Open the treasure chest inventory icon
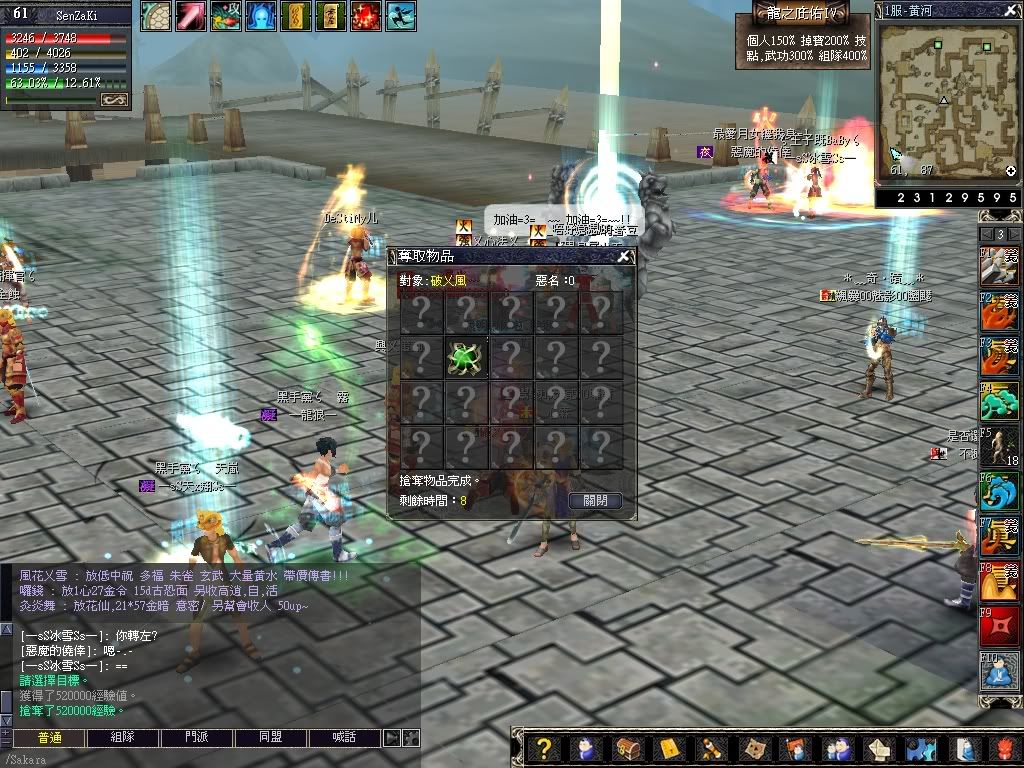This screenshot has height=768, width=1024. pyautogui.click(x=627, y=748)
